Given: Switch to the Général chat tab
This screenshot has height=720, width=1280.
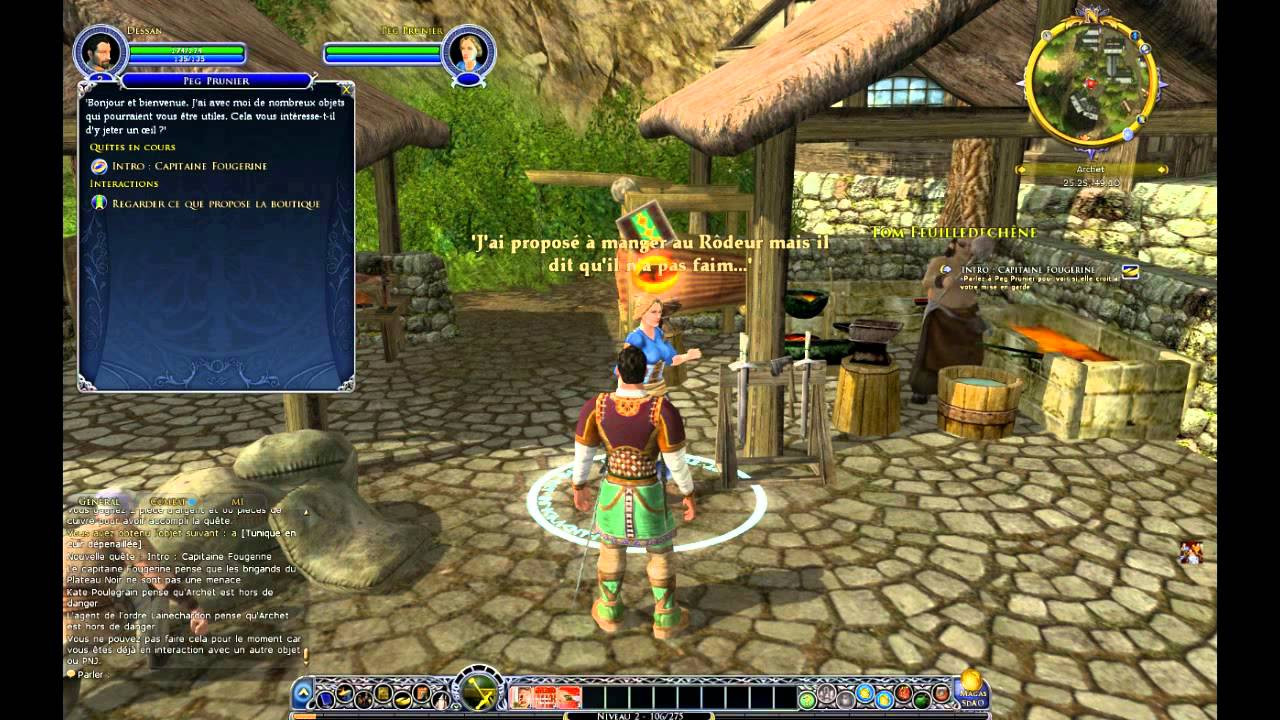Looking at the screenshot, I should 100,501.
